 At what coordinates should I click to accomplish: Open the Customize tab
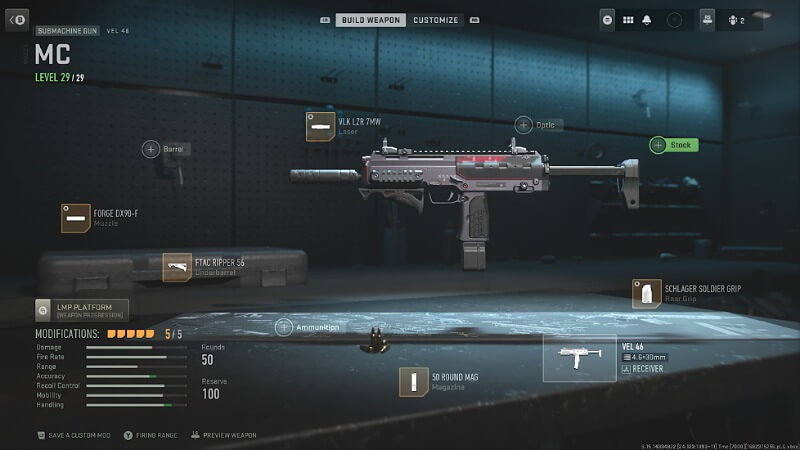pyautogui.click(x=436, y=20)
